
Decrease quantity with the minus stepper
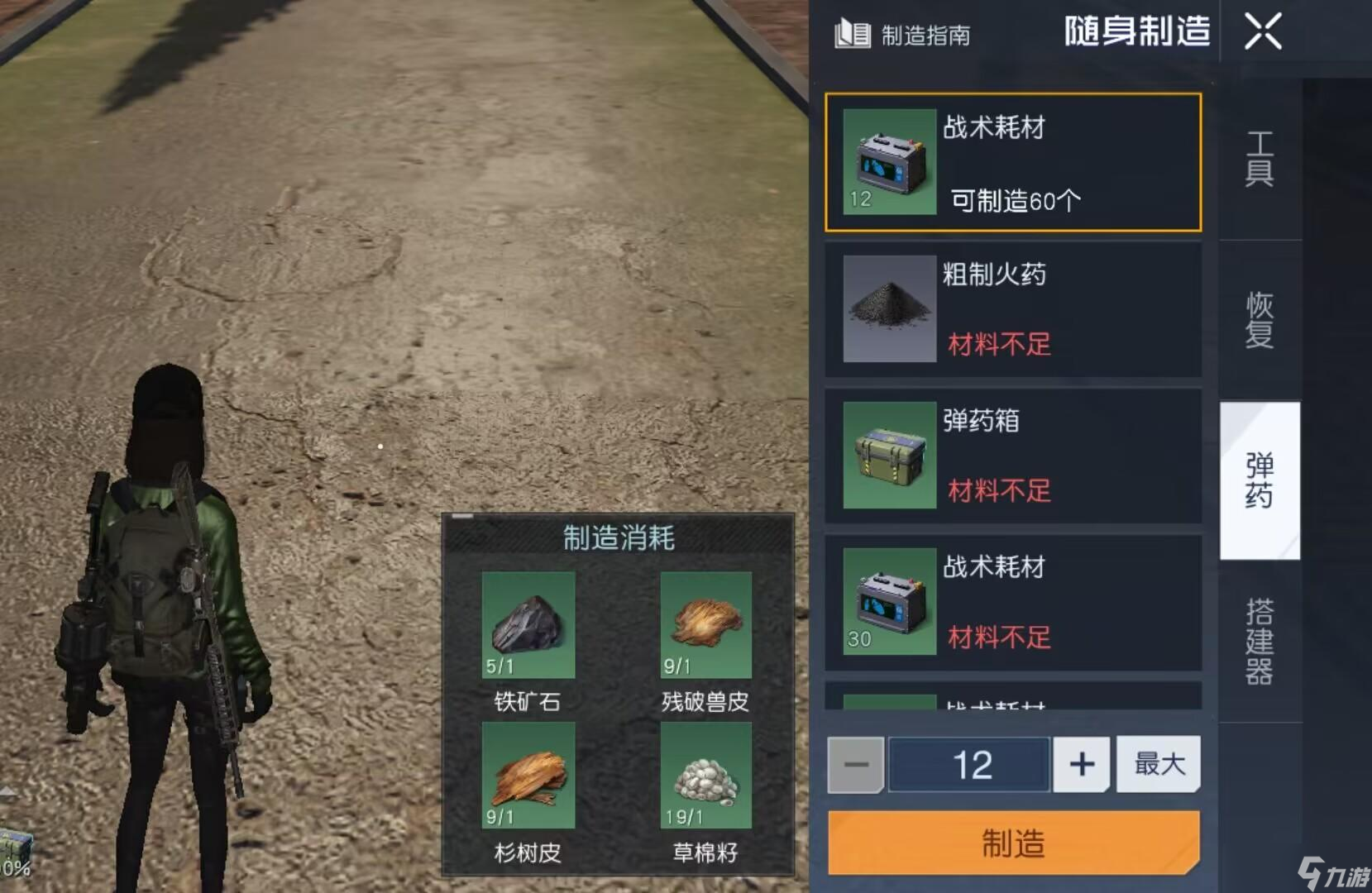856,764
